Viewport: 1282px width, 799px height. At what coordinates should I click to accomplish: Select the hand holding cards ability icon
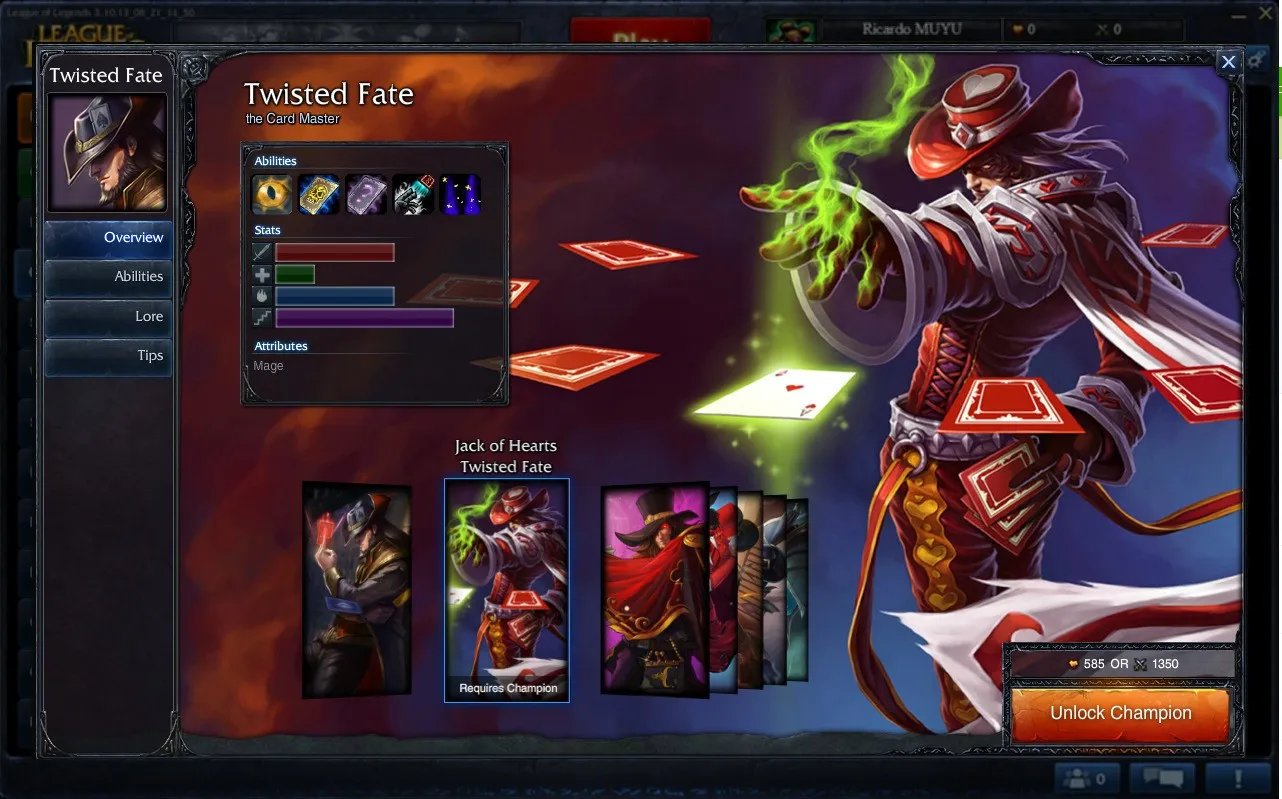tap(413, 194)
